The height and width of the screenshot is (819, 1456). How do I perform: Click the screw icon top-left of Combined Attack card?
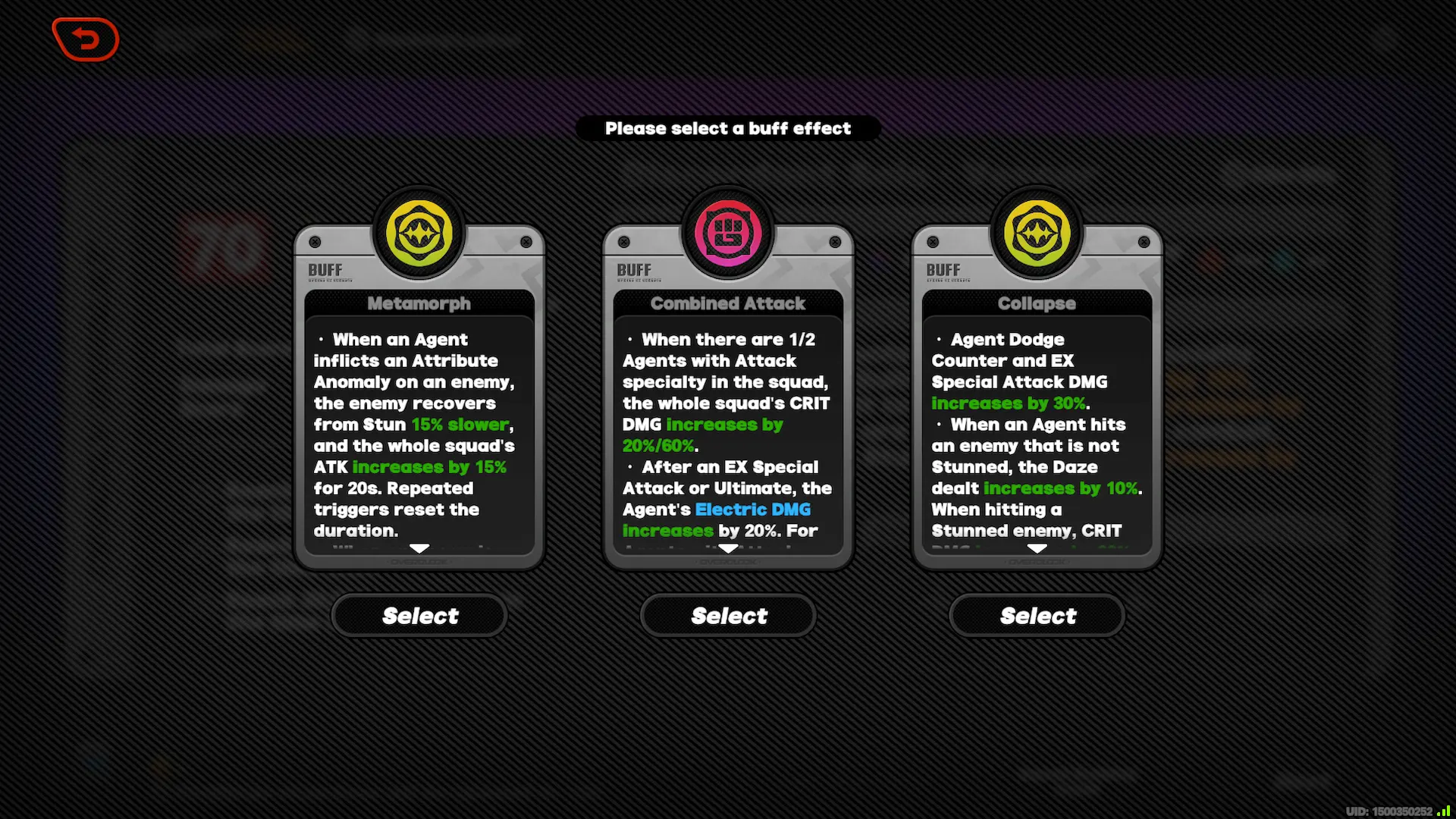[x=625, y=241]
